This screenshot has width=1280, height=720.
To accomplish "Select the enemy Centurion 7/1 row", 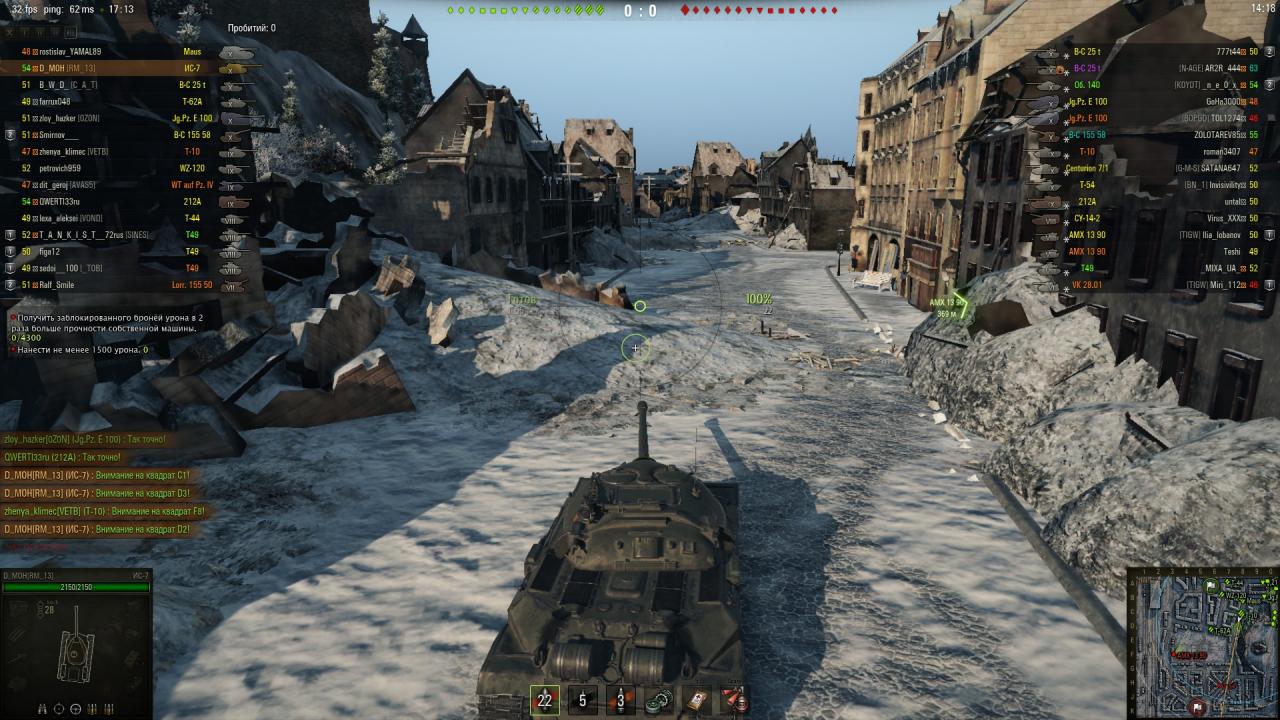I will 1160,168.
